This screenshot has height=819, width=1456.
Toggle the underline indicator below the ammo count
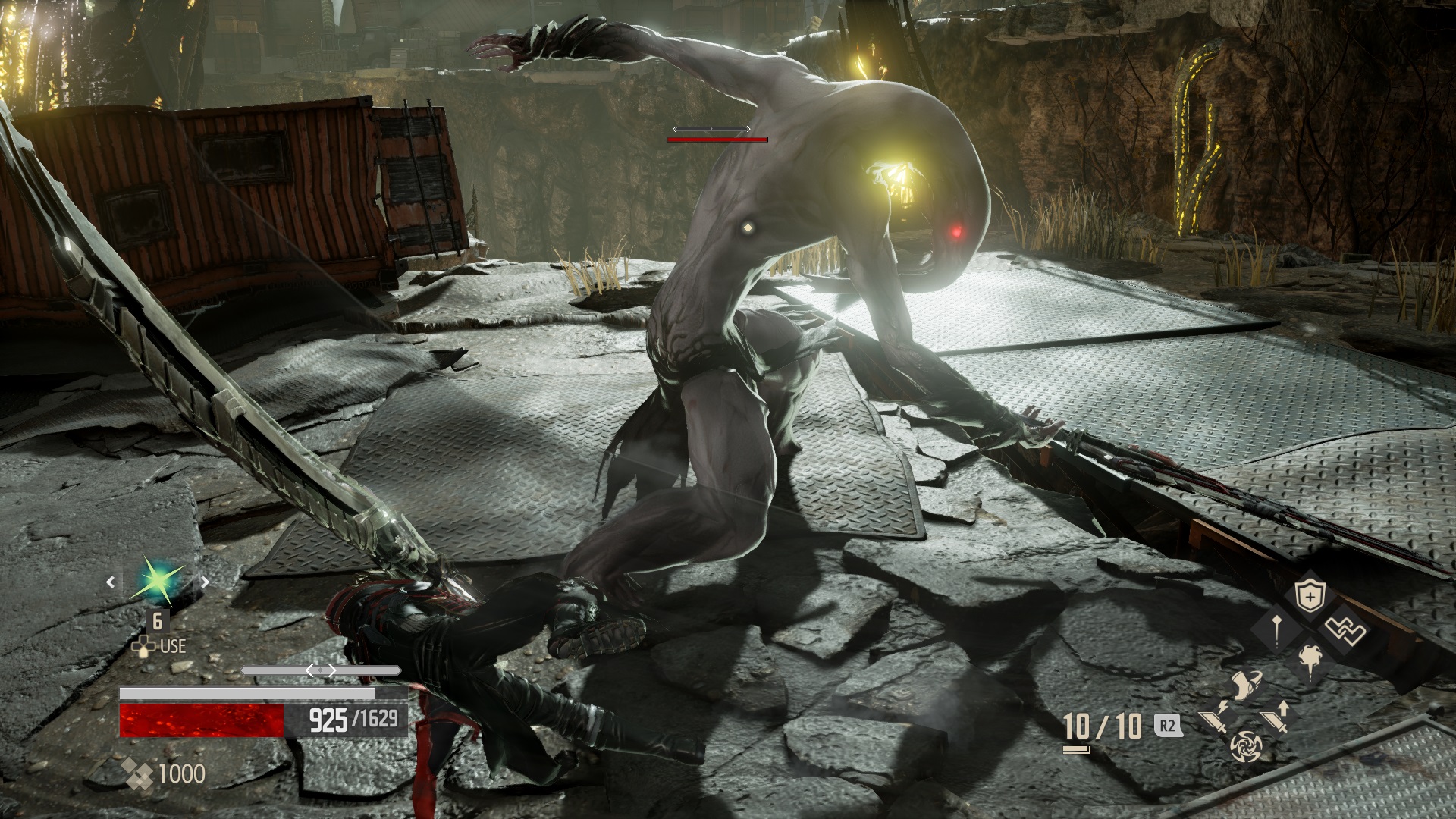1075,751
